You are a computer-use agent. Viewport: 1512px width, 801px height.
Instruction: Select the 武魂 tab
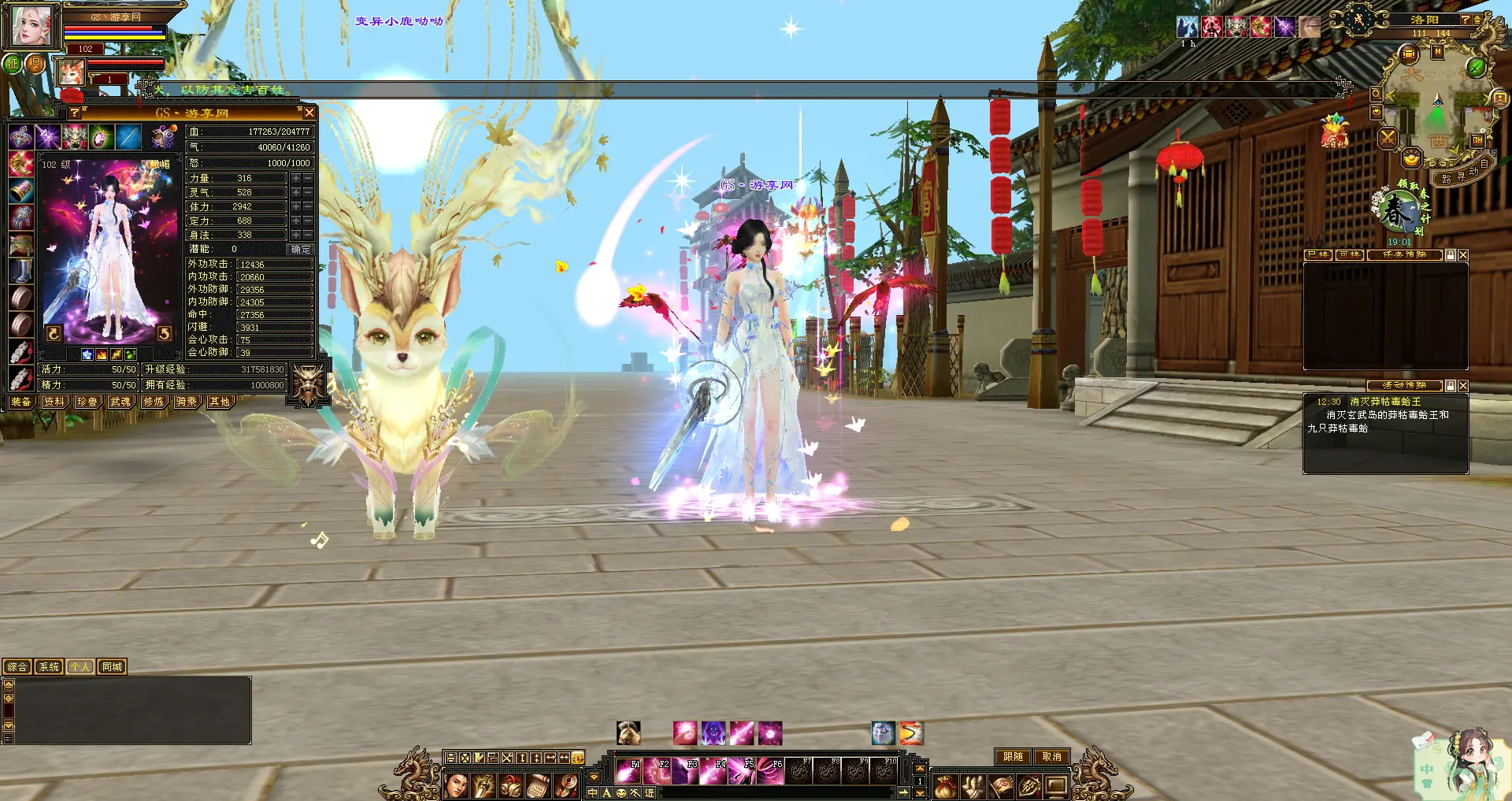[120, 402]
